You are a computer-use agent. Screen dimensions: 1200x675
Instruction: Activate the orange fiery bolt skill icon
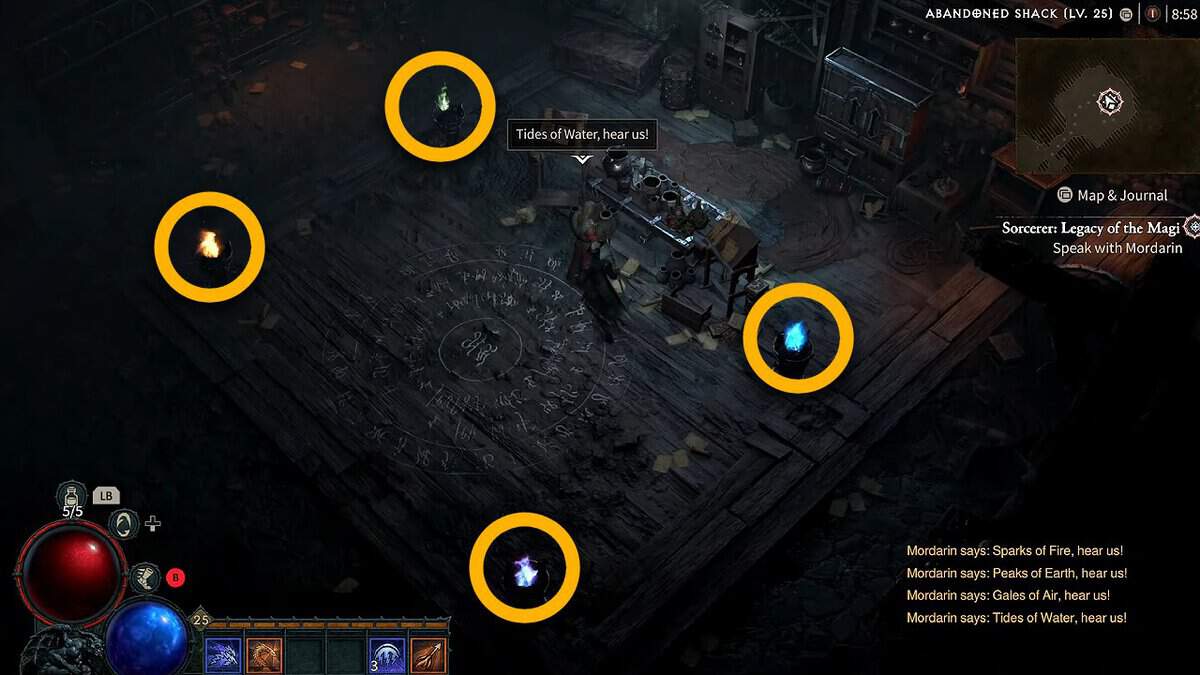pyautogui.click(x=428, y=655)
